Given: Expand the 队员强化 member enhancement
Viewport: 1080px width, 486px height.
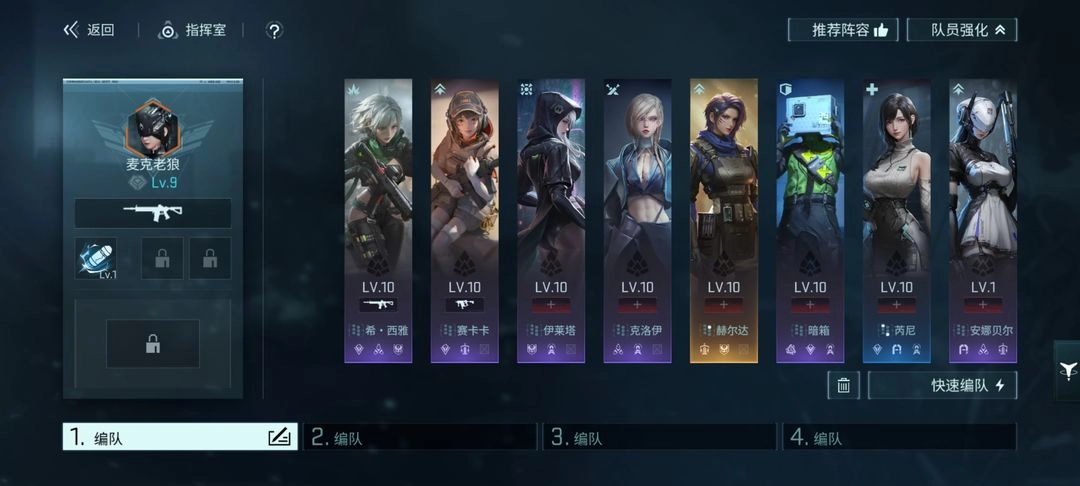Looking at the screenshot, I should 961,30.
